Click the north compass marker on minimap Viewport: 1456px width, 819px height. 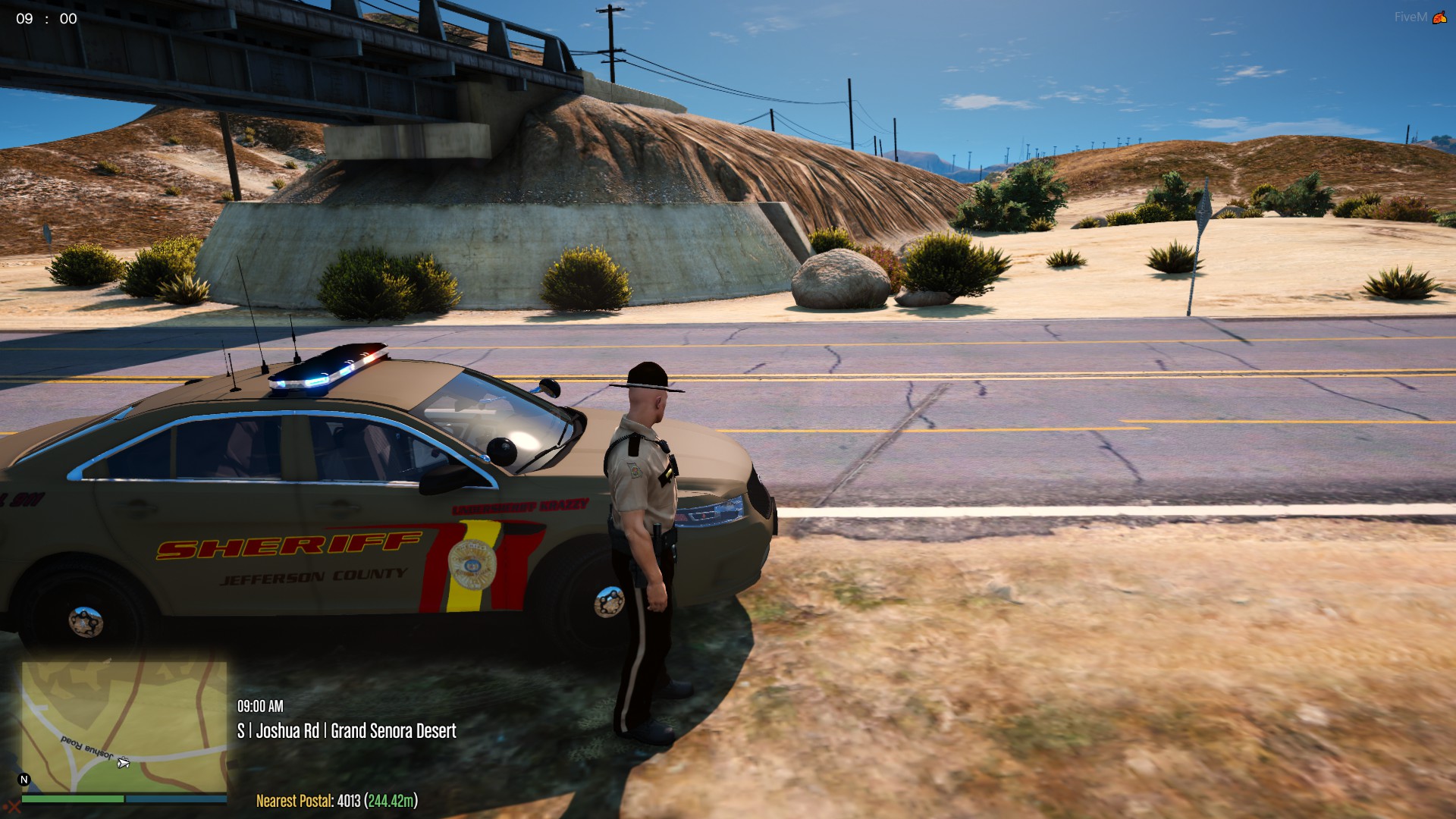click(x=24, y=780)
